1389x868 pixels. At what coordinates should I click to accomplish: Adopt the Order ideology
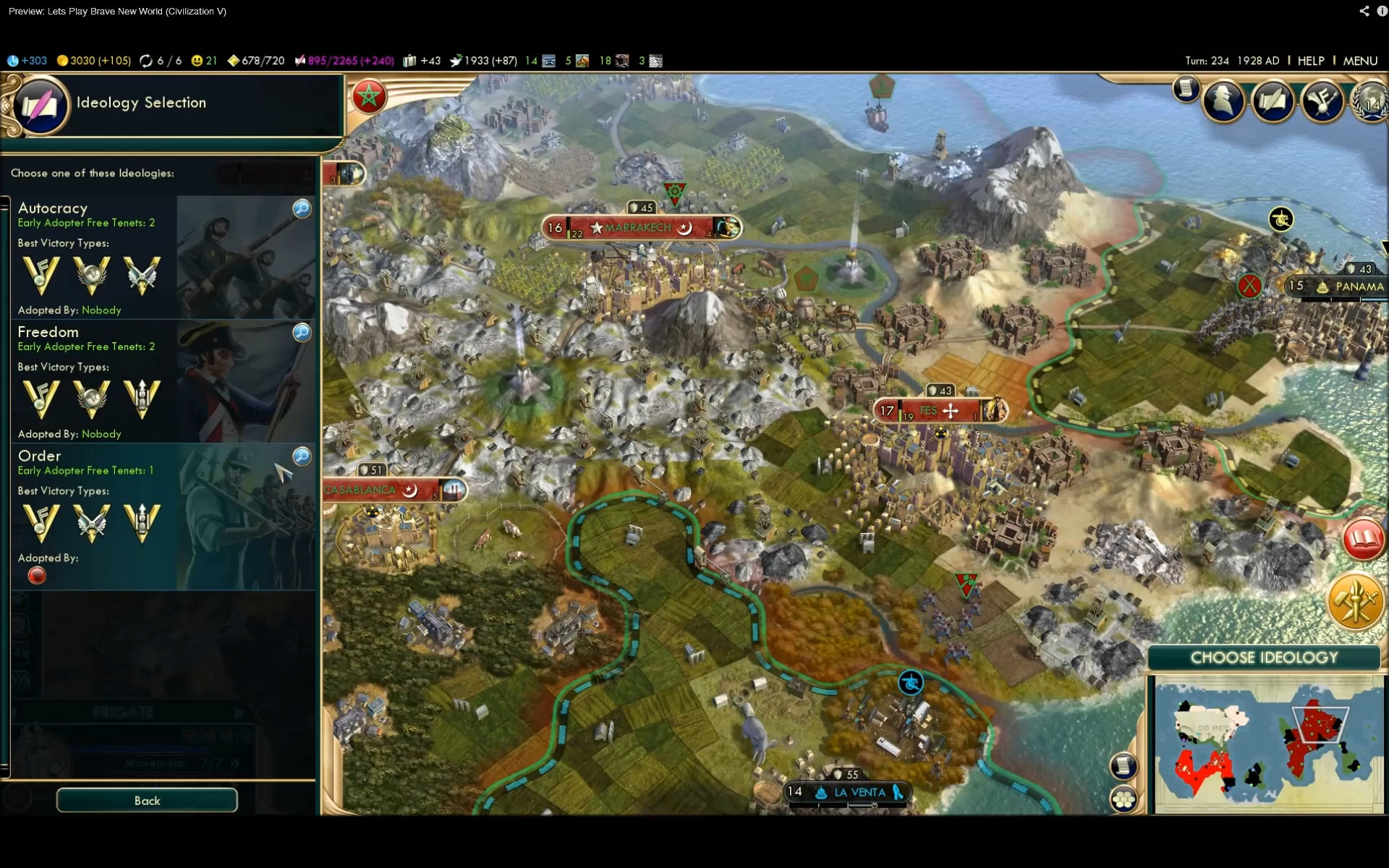tap(94, 506)
